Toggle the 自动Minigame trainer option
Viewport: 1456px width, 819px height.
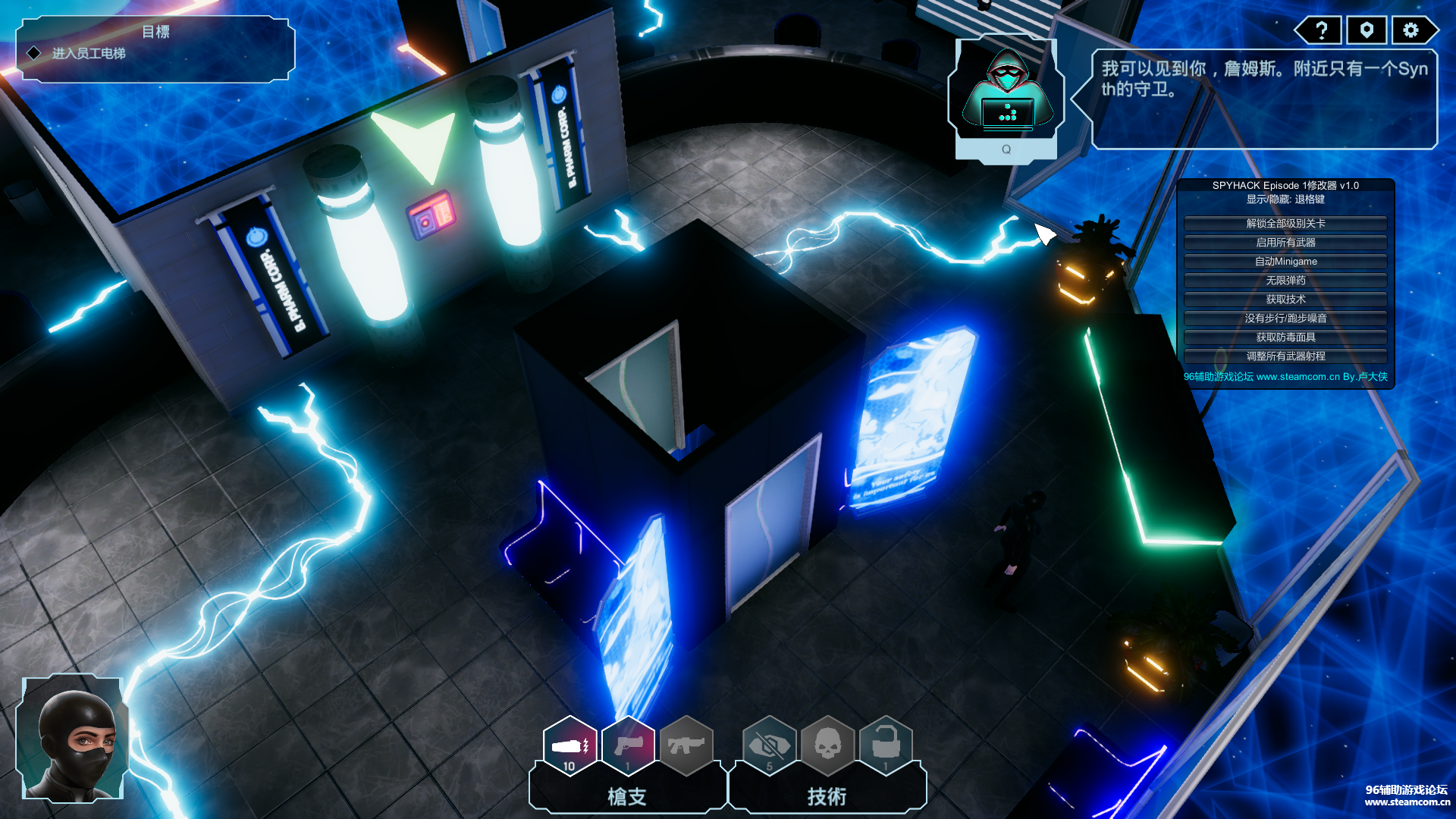1285,262
